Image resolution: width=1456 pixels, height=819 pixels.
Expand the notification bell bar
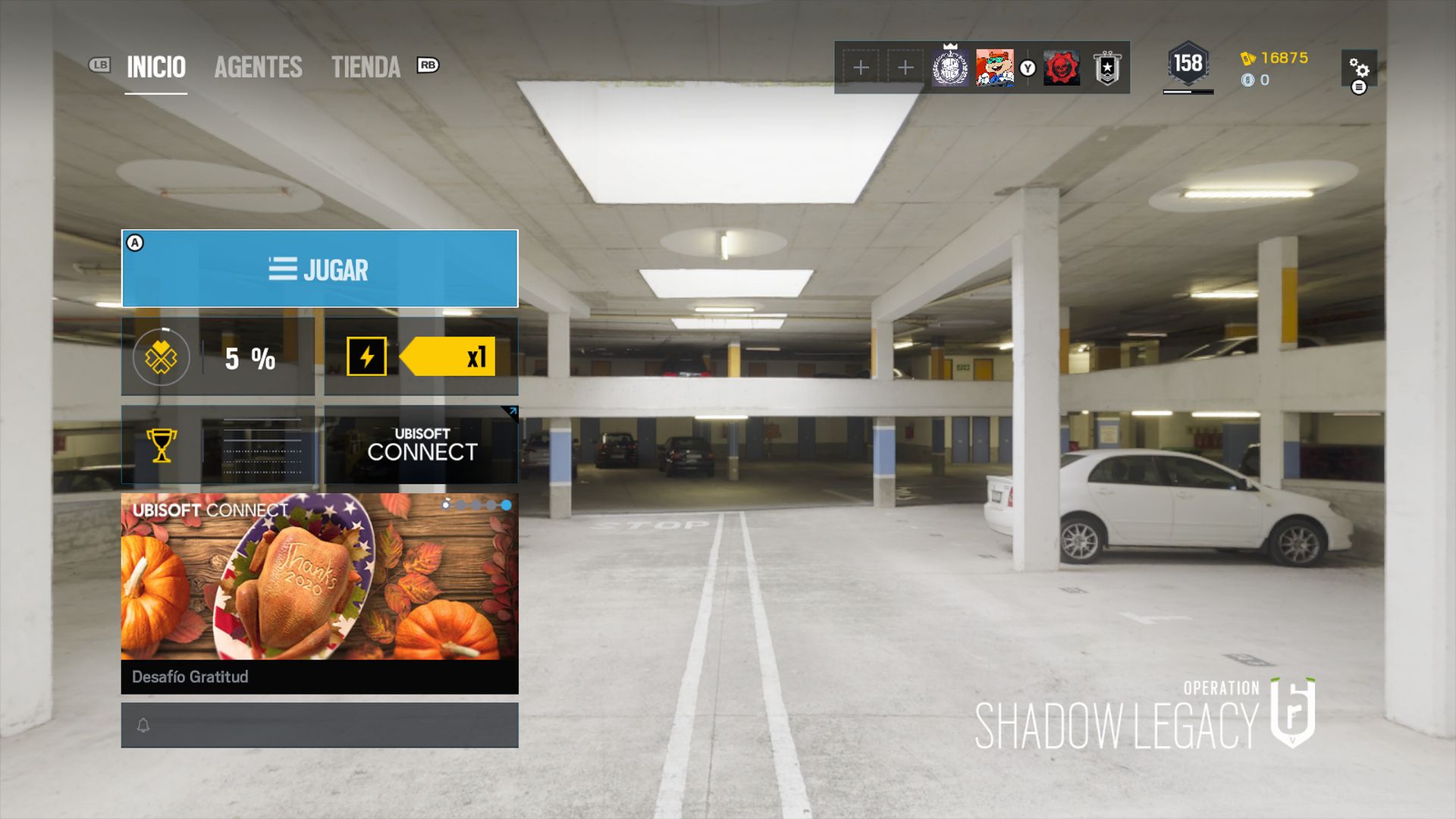pos(318,725)
